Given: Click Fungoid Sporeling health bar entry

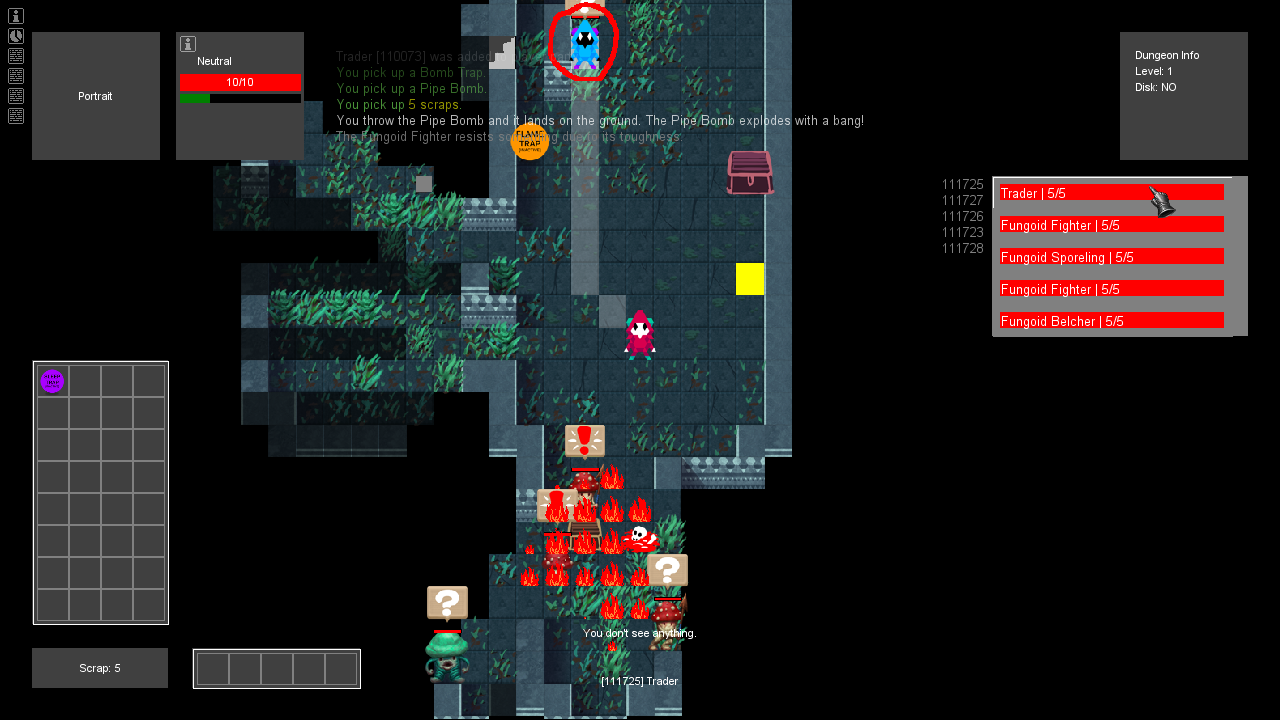Looking at the screenshot, I should tap(1111, 256).
